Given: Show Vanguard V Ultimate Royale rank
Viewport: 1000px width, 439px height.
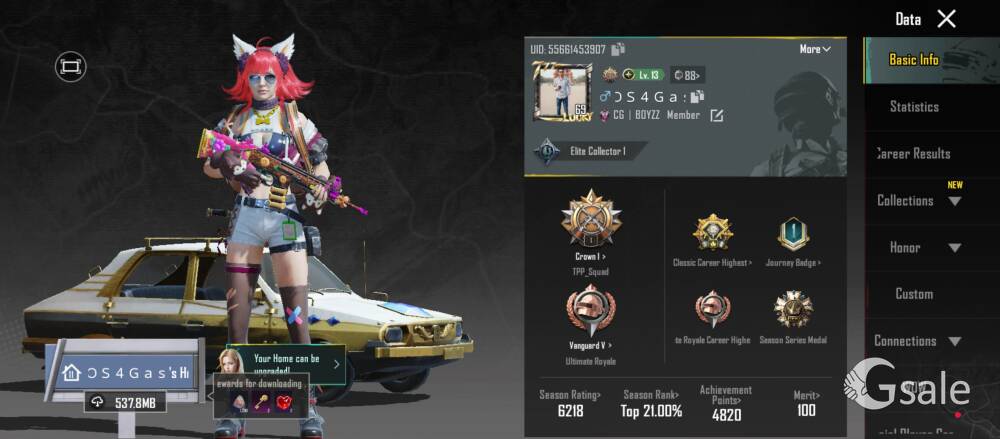Looking at the screenshot, I should (590, 315).
